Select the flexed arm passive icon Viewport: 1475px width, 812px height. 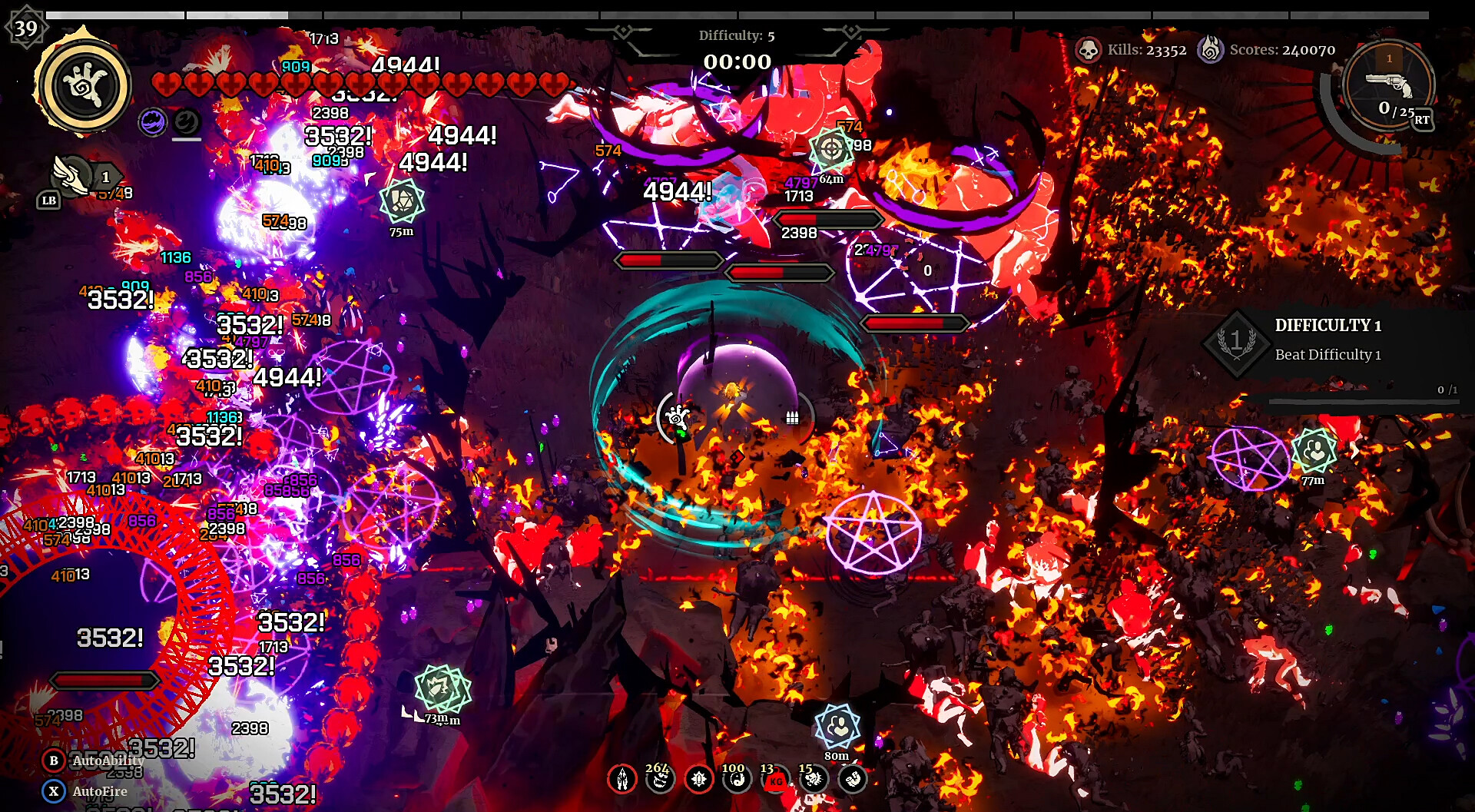click(852, 780)
